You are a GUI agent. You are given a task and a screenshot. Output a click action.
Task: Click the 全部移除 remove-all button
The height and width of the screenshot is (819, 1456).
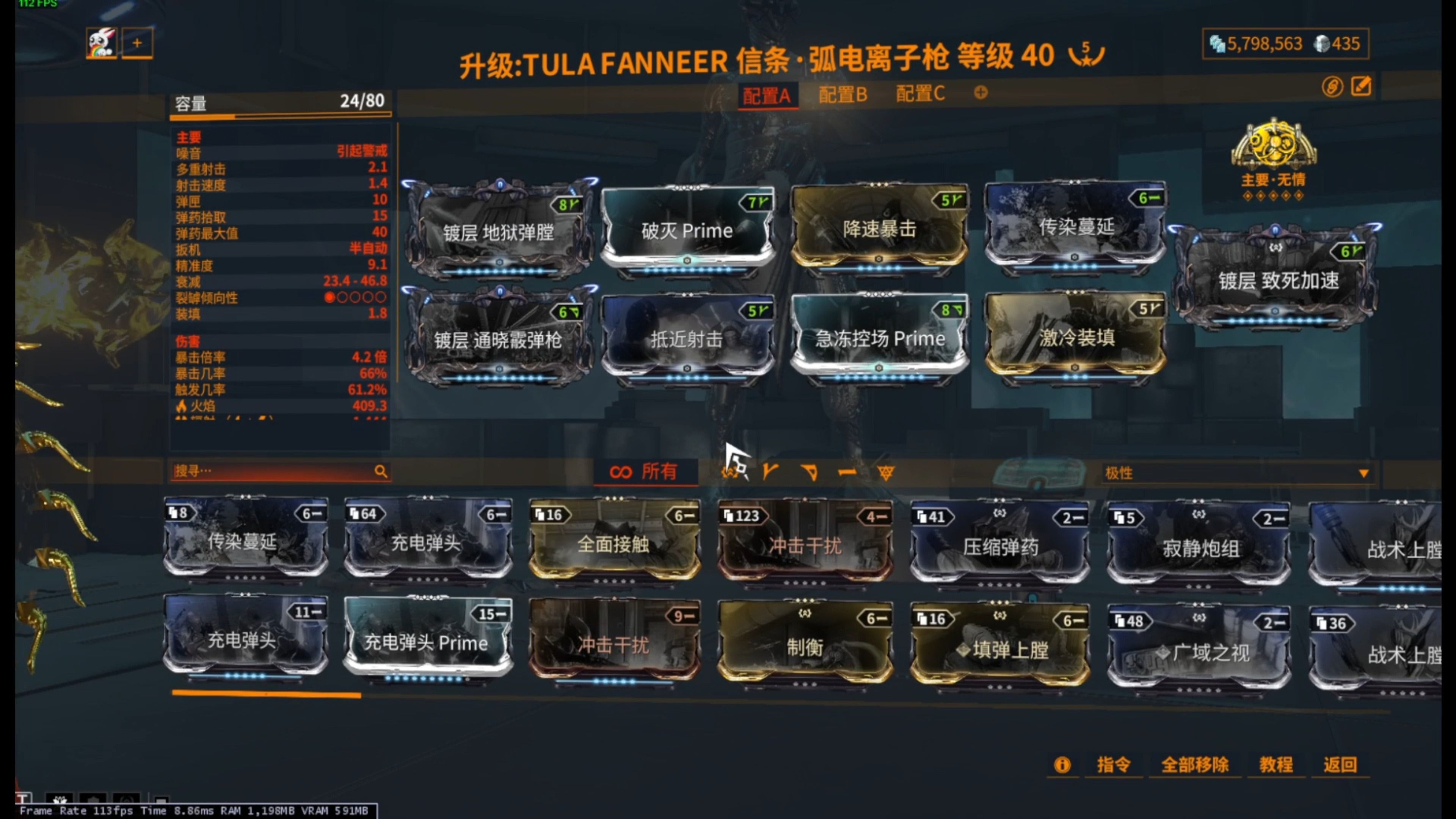pyautogui.click(x=1195, y=765)
